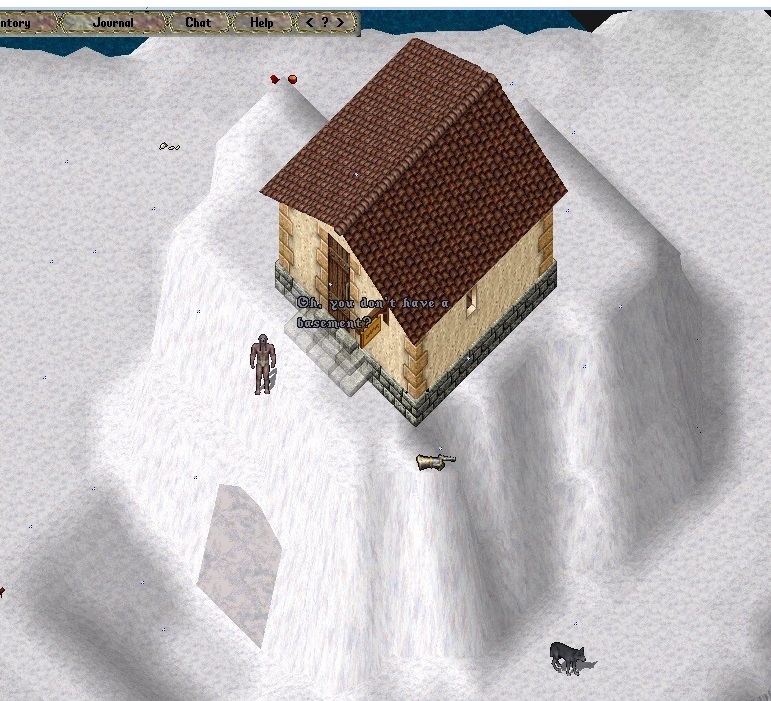Click the Help button
The image size is (771, 701).
(x=261, y=23)
